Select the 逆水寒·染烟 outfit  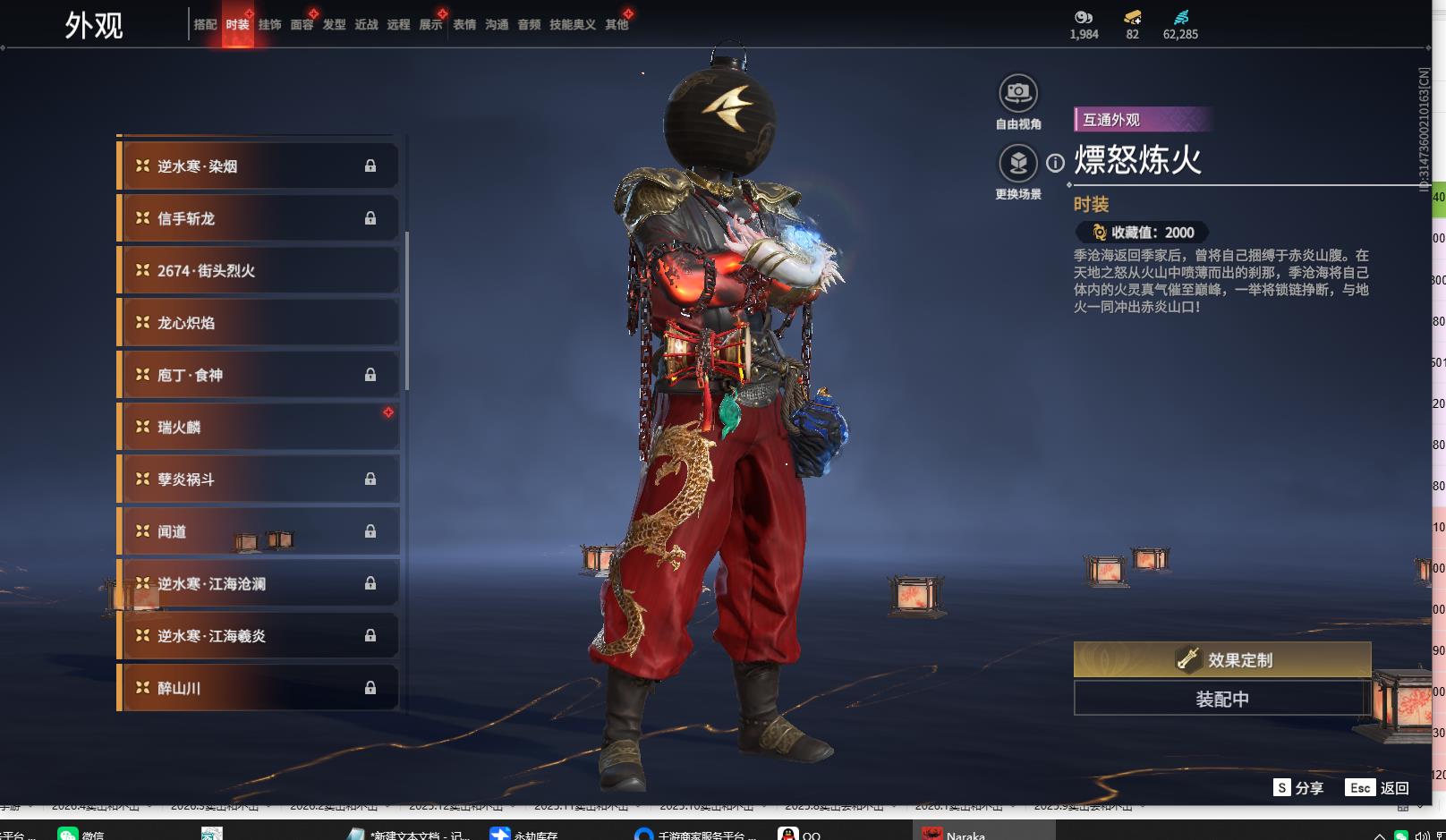click(x=258, y=166)
